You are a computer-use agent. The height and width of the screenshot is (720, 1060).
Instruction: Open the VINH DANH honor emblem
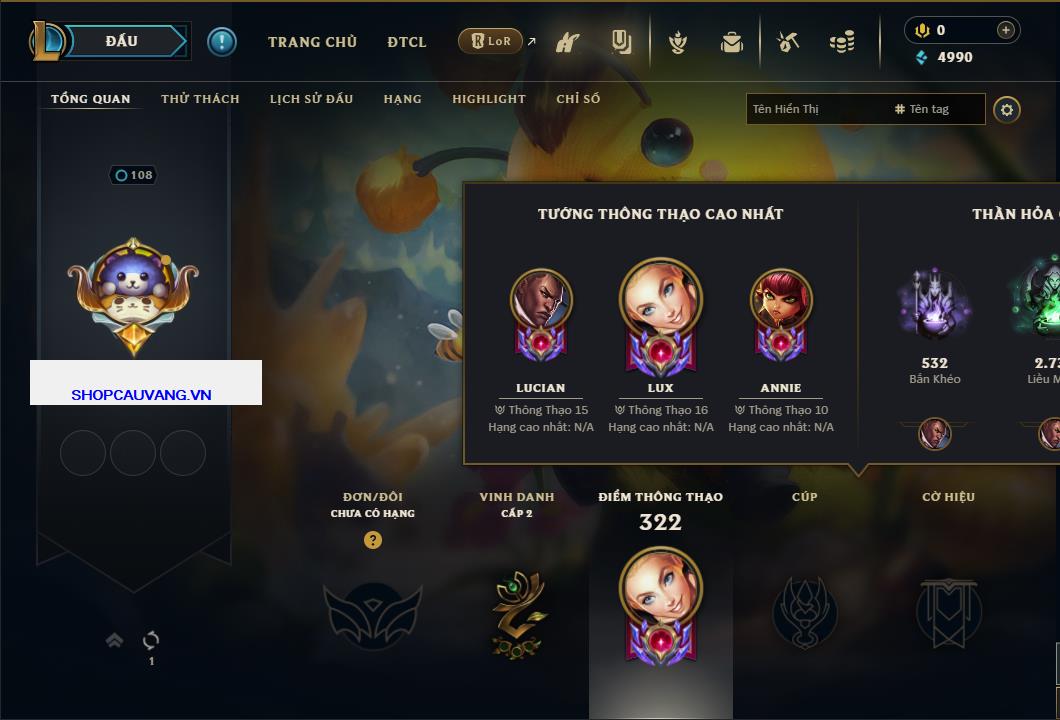click(517, 612)
